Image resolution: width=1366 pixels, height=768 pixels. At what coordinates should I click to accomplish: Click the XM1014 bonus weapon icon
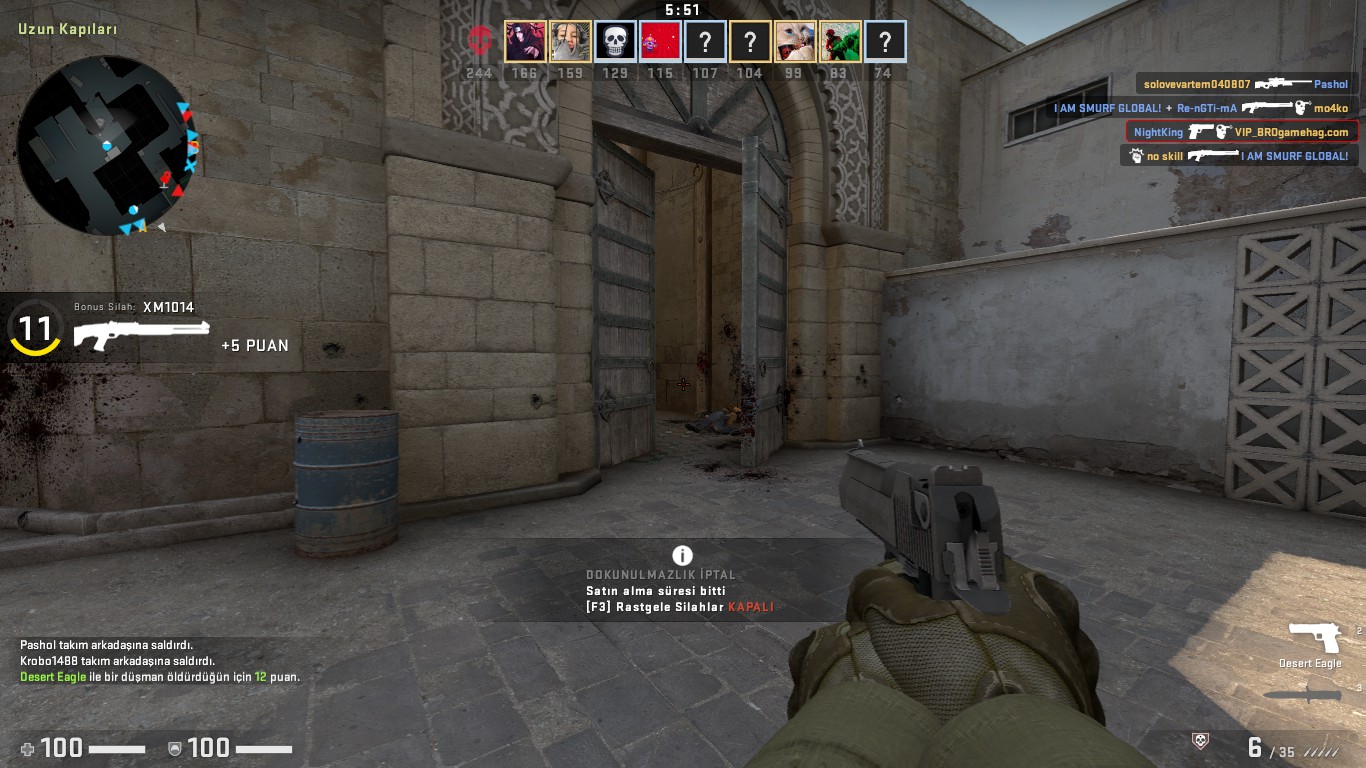pos(141,334)
